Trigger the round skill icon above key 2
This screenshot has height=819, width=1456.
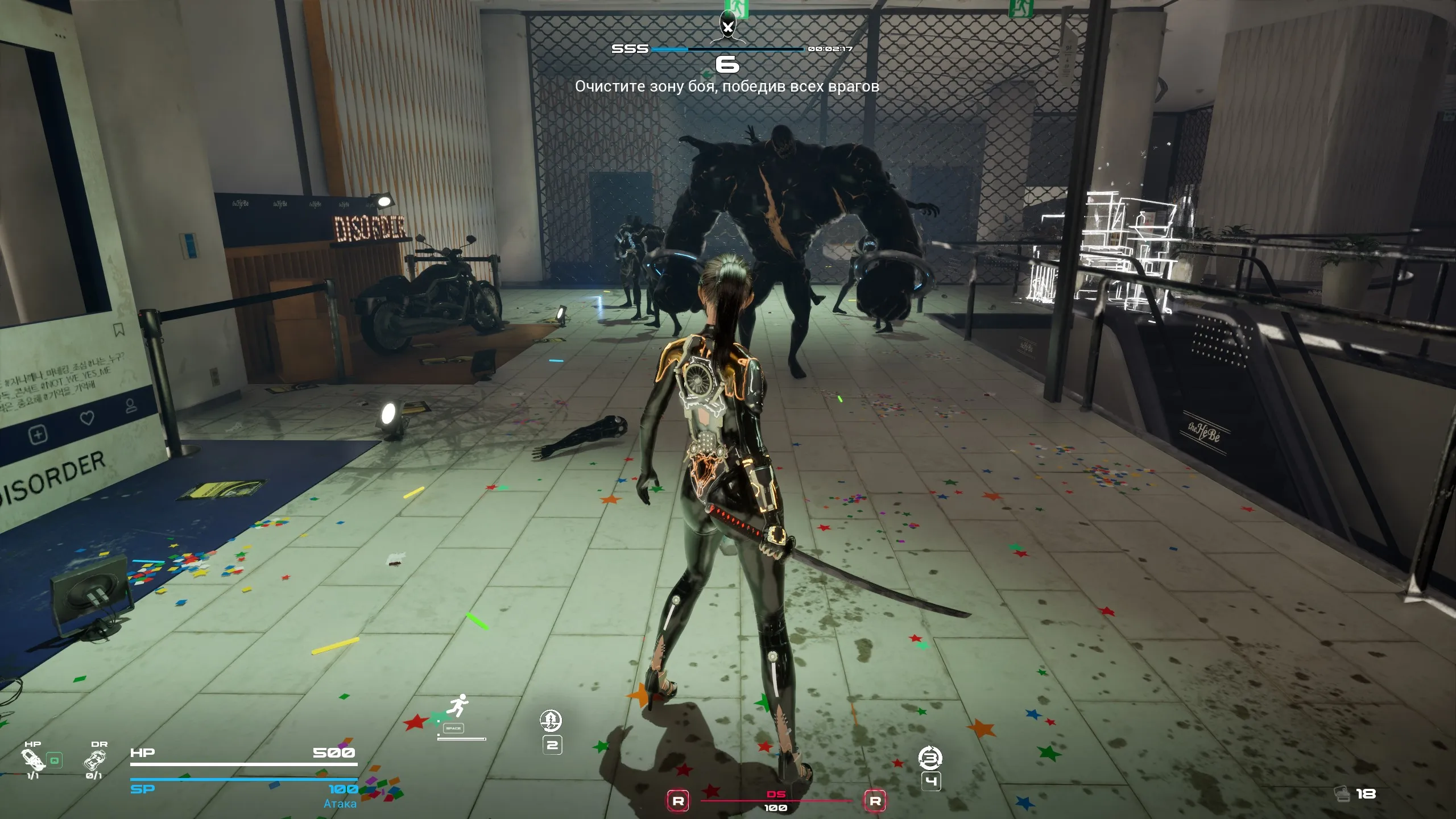551,721
